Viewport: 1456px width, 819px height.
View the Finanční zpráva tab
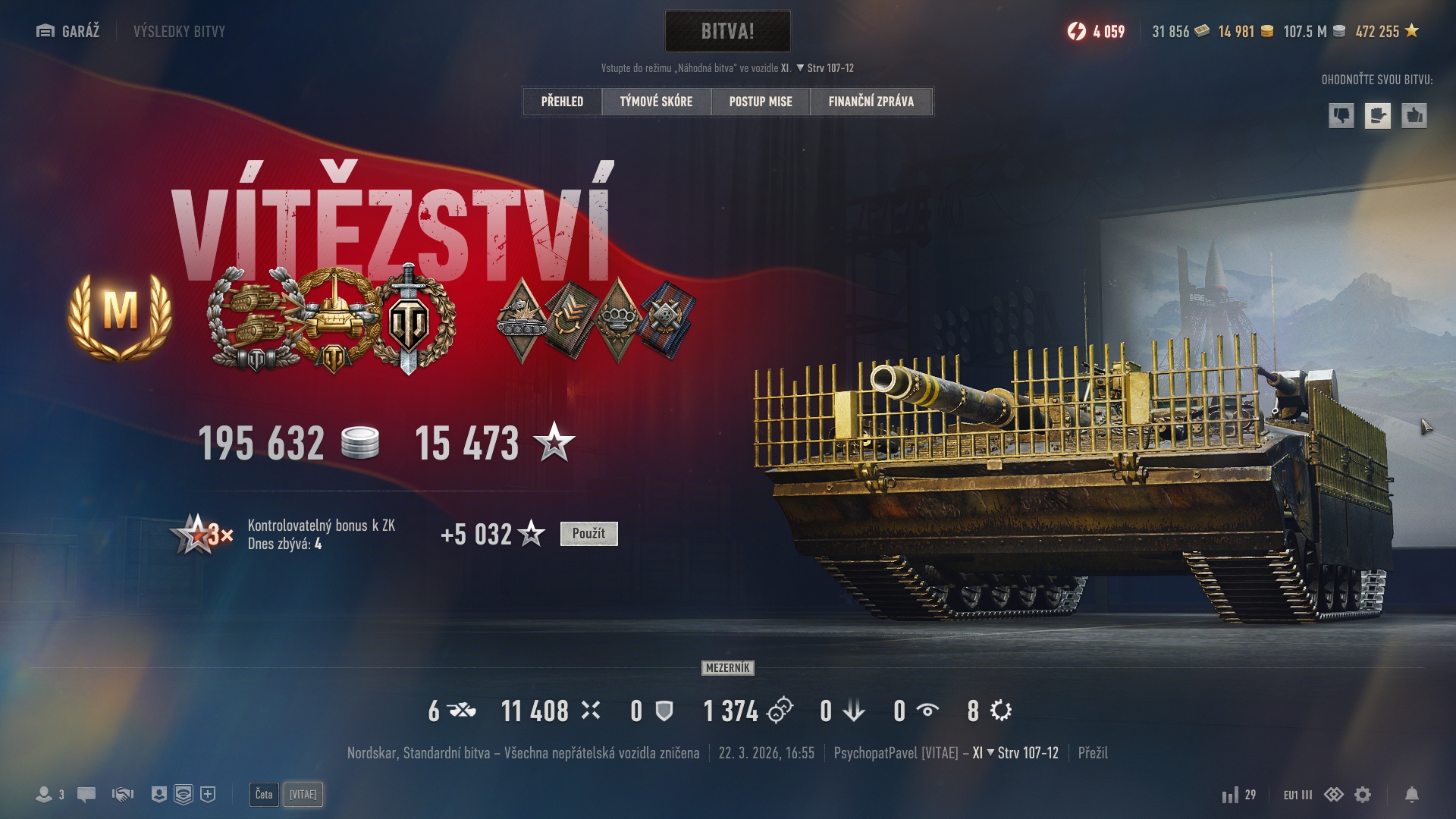coord(871,102)
